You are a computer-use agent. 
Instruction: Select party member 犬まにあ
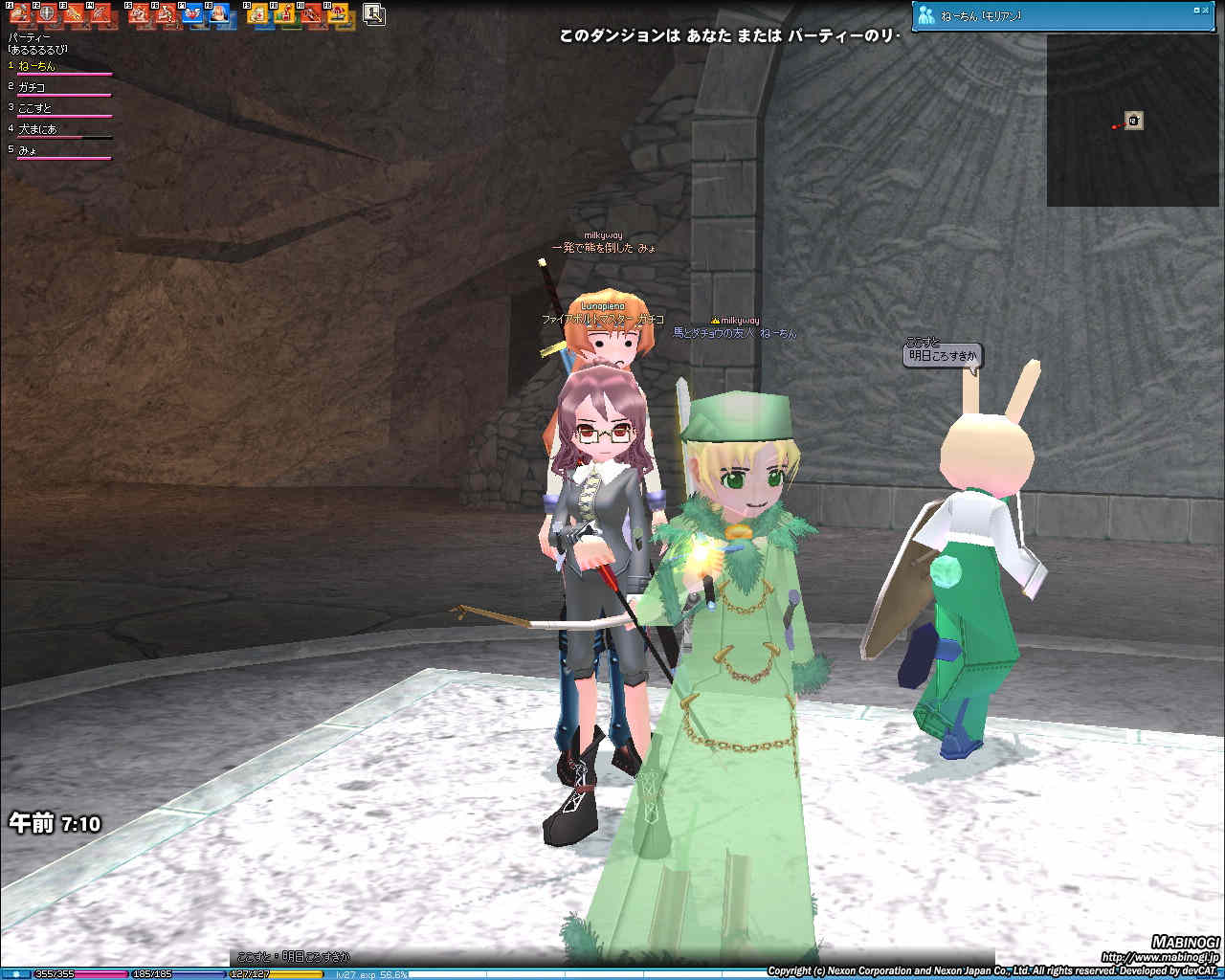pos(37,129)
